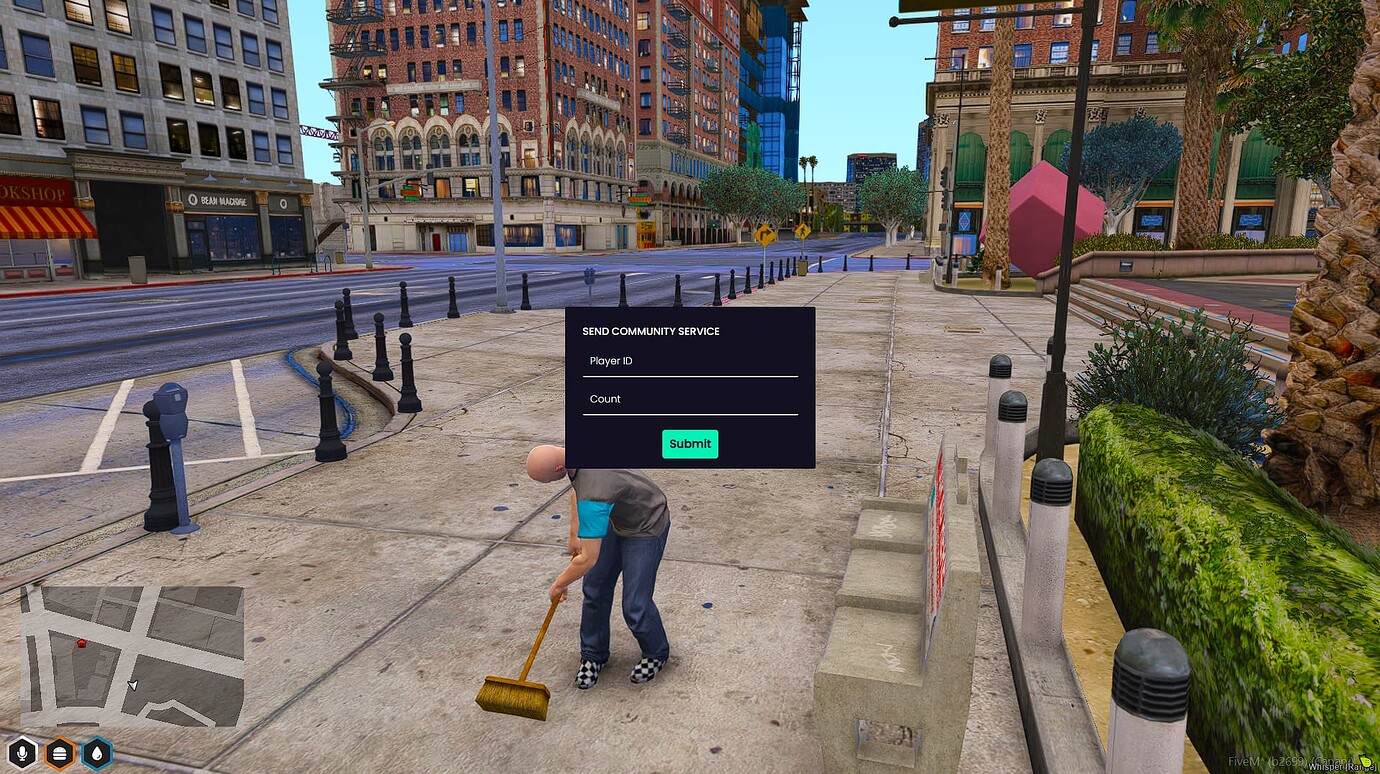
Task: Click the green lemon icon beside the Whisper label
Action: click(1363, 761)
